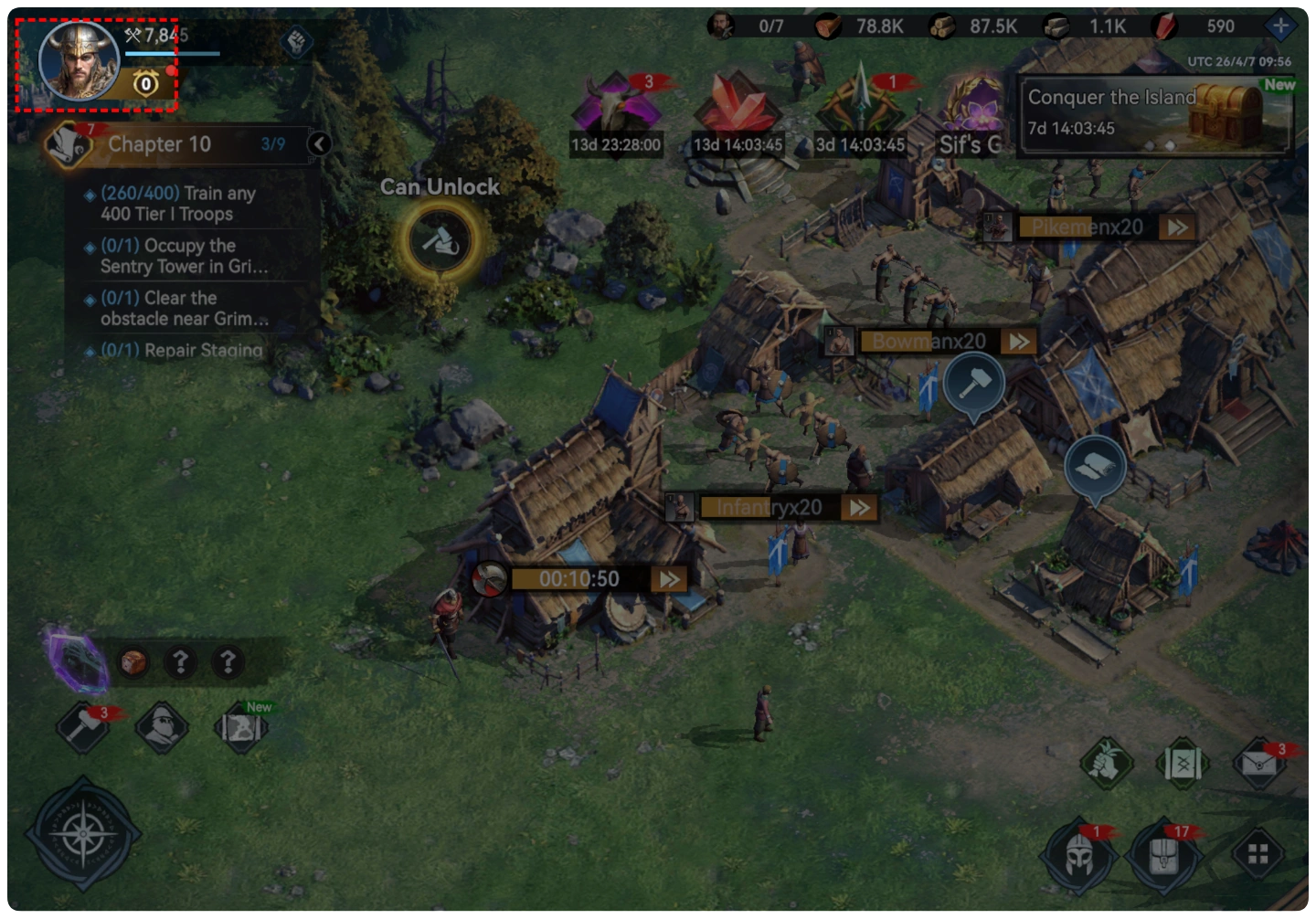Screen dimensions: 1316x919
Task: Open the world map compass
Action: (83, 833)
